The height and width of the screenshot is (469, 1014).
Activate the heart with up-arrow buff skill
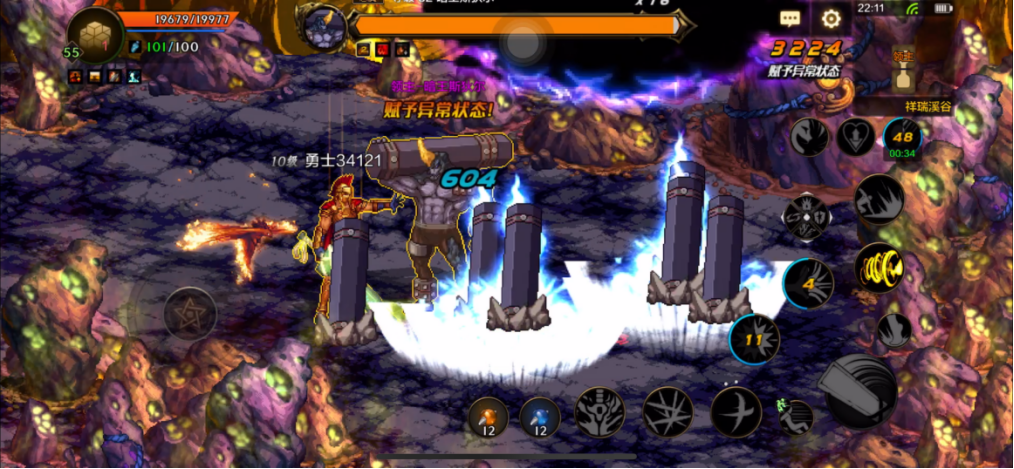click(x=855, y=137)
